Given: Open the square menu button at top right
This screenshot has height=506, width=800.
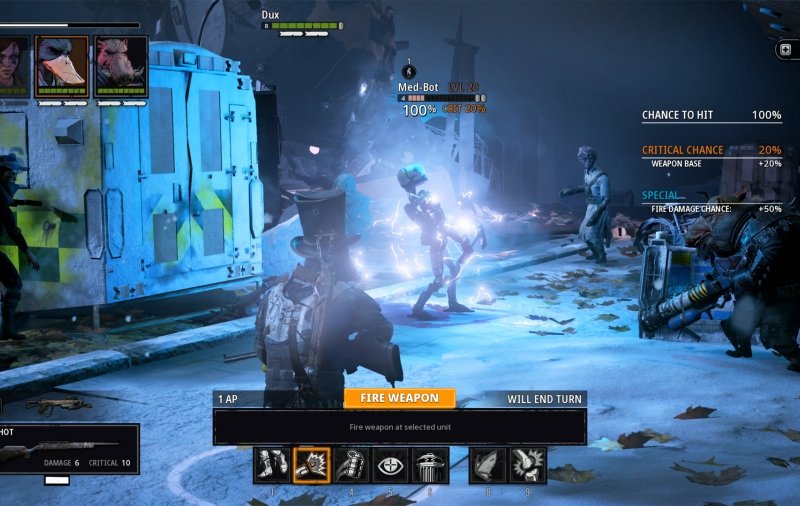Looking at the screenshot, I should point(786,49).
